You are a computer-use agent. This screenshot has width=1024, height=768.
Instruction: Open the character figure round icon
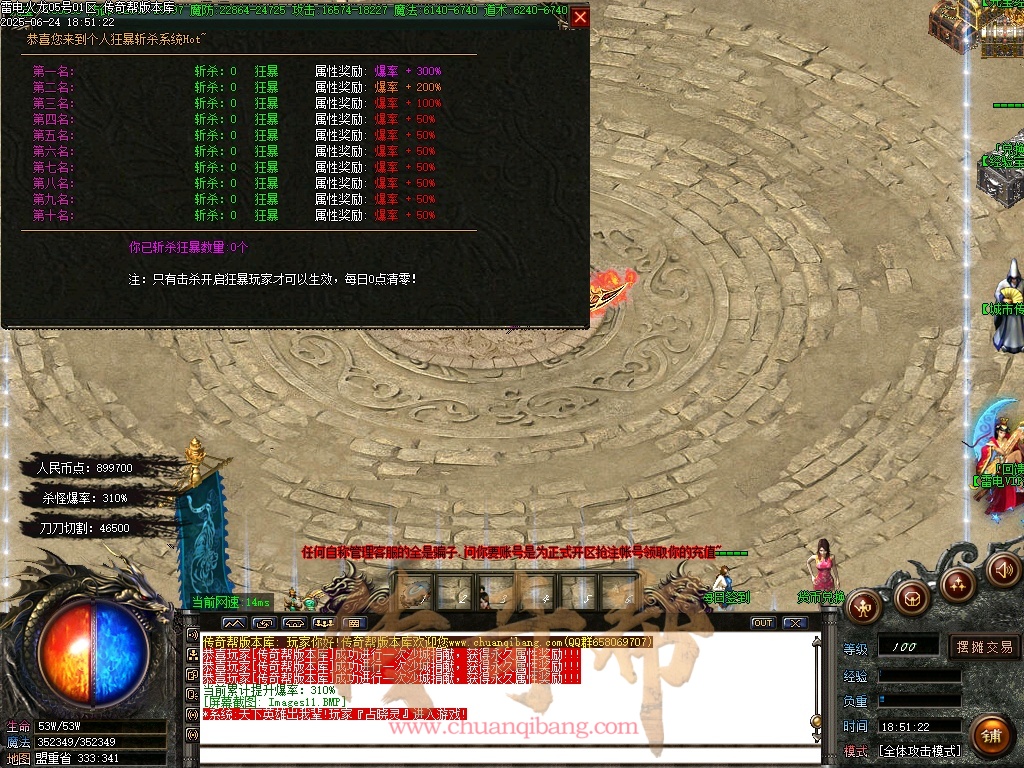click(864, 605)
